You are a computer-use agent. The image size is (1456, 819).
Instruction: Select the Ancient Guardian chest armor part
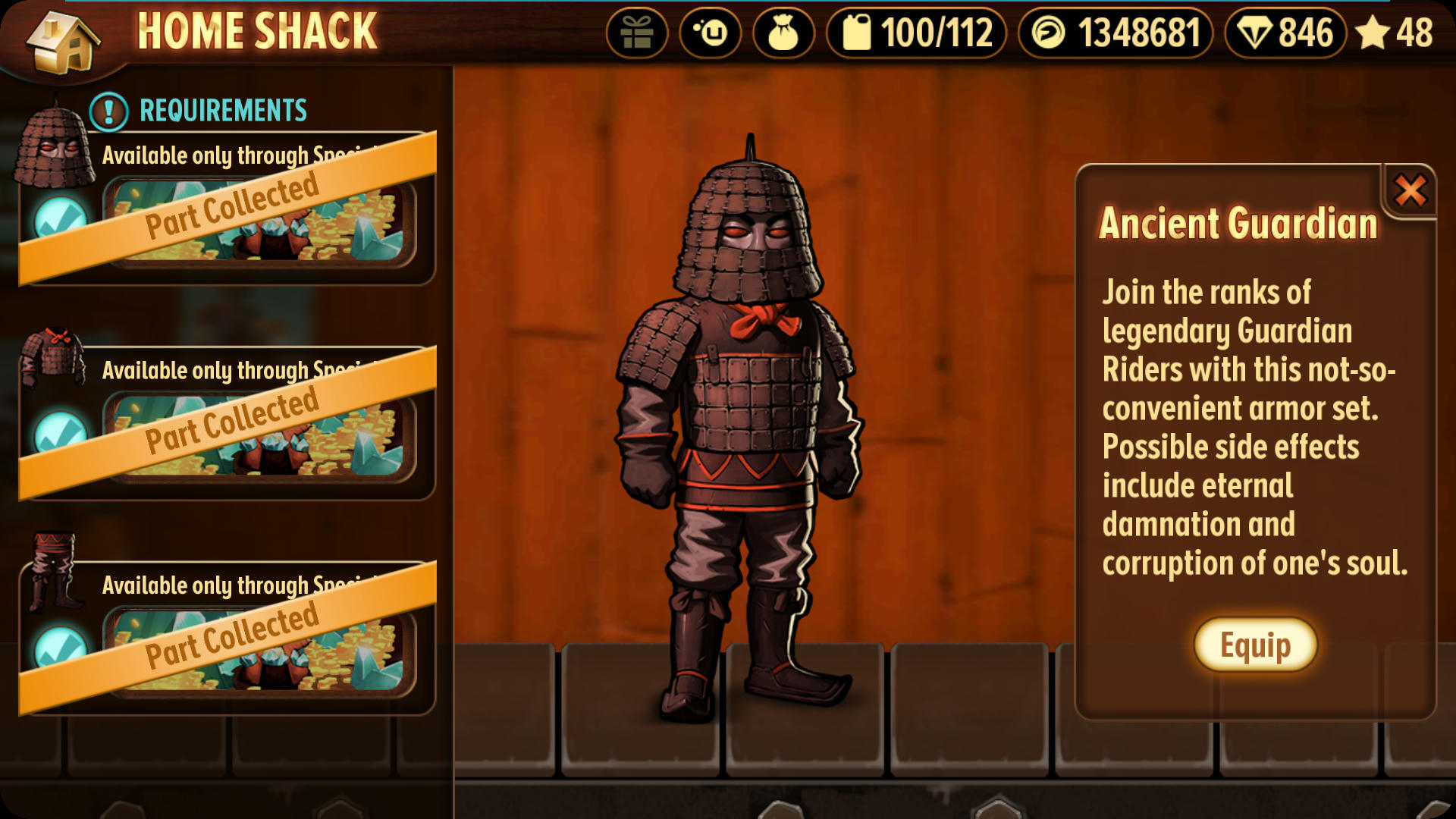(53, 356)
